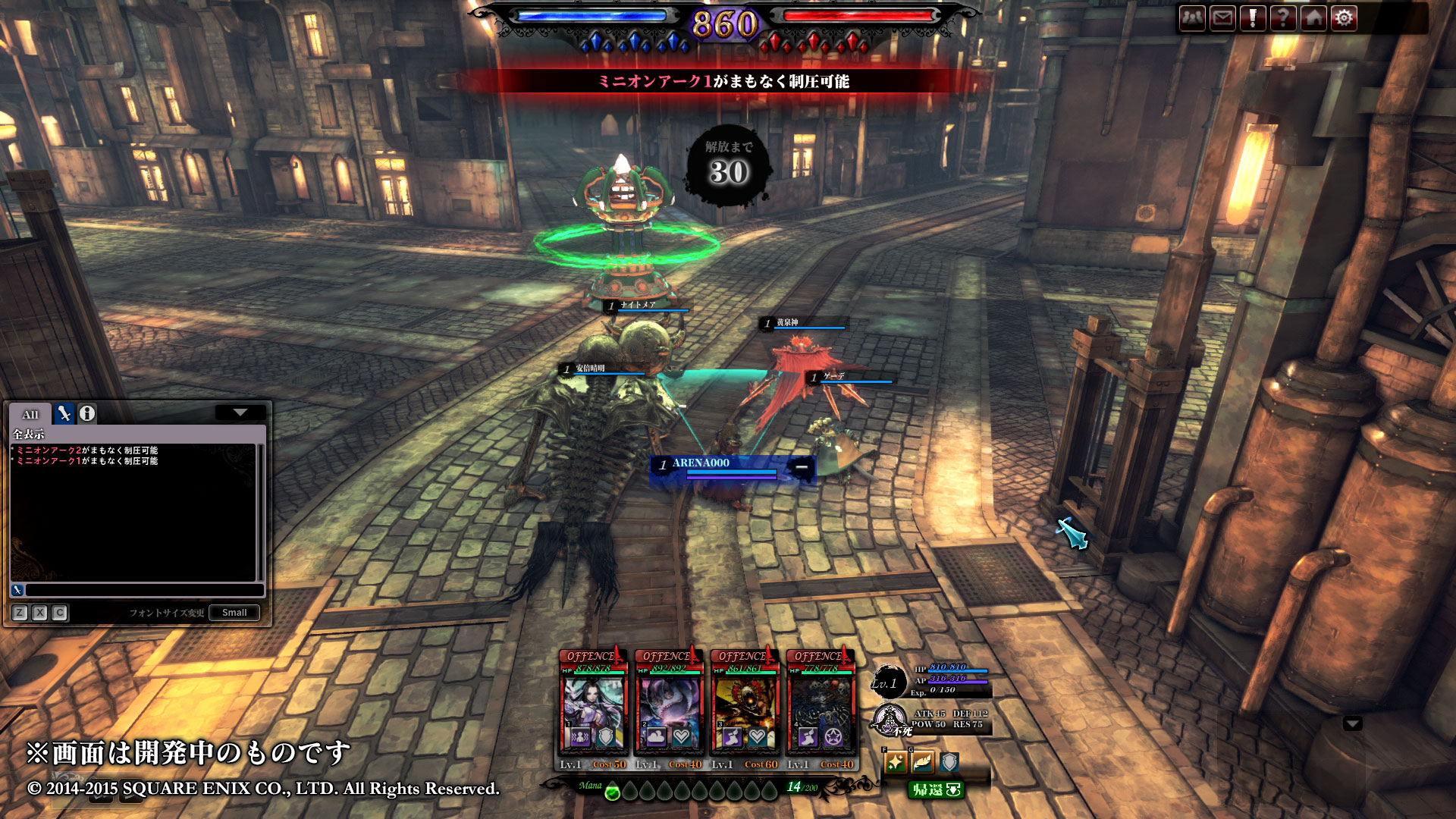Click the home icon button
The height and width of the screenshot is (819, 1456).
[x=1313, y=18]
